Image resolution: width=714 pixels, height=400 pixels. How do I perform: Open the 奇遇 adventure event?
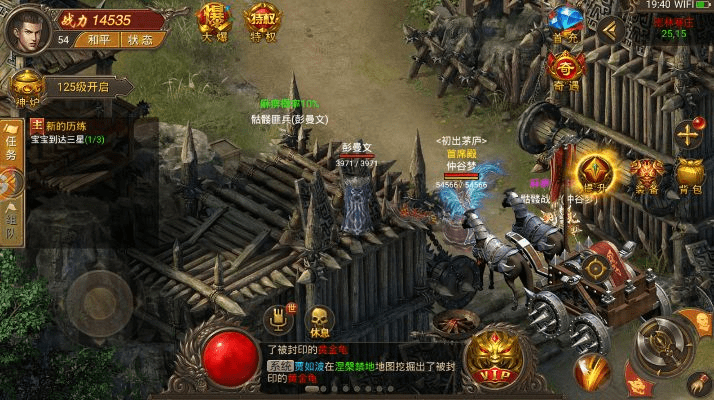click(x=566, y=72)
